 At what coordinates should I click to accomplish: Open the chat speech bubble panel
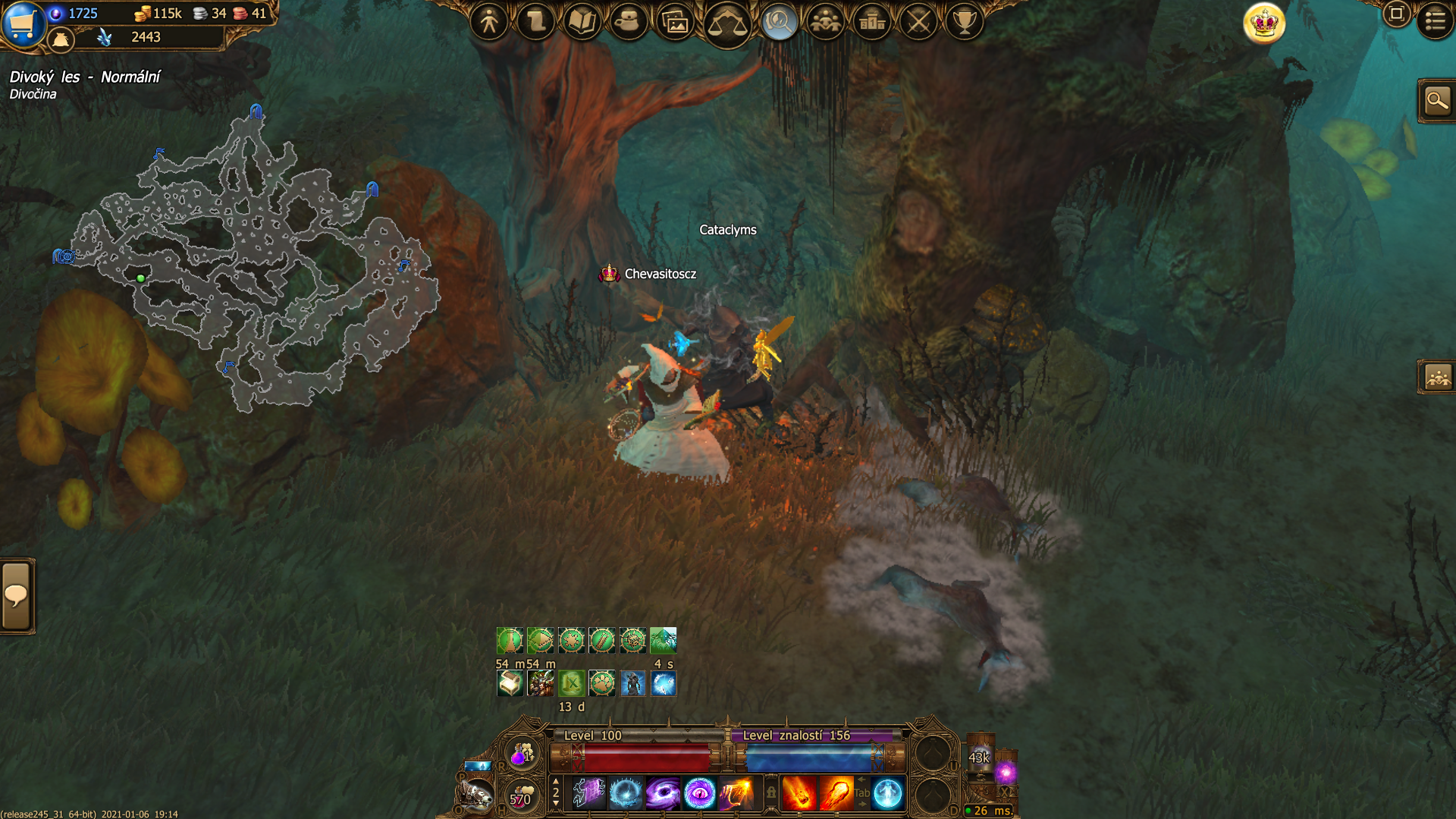[16, 596]
